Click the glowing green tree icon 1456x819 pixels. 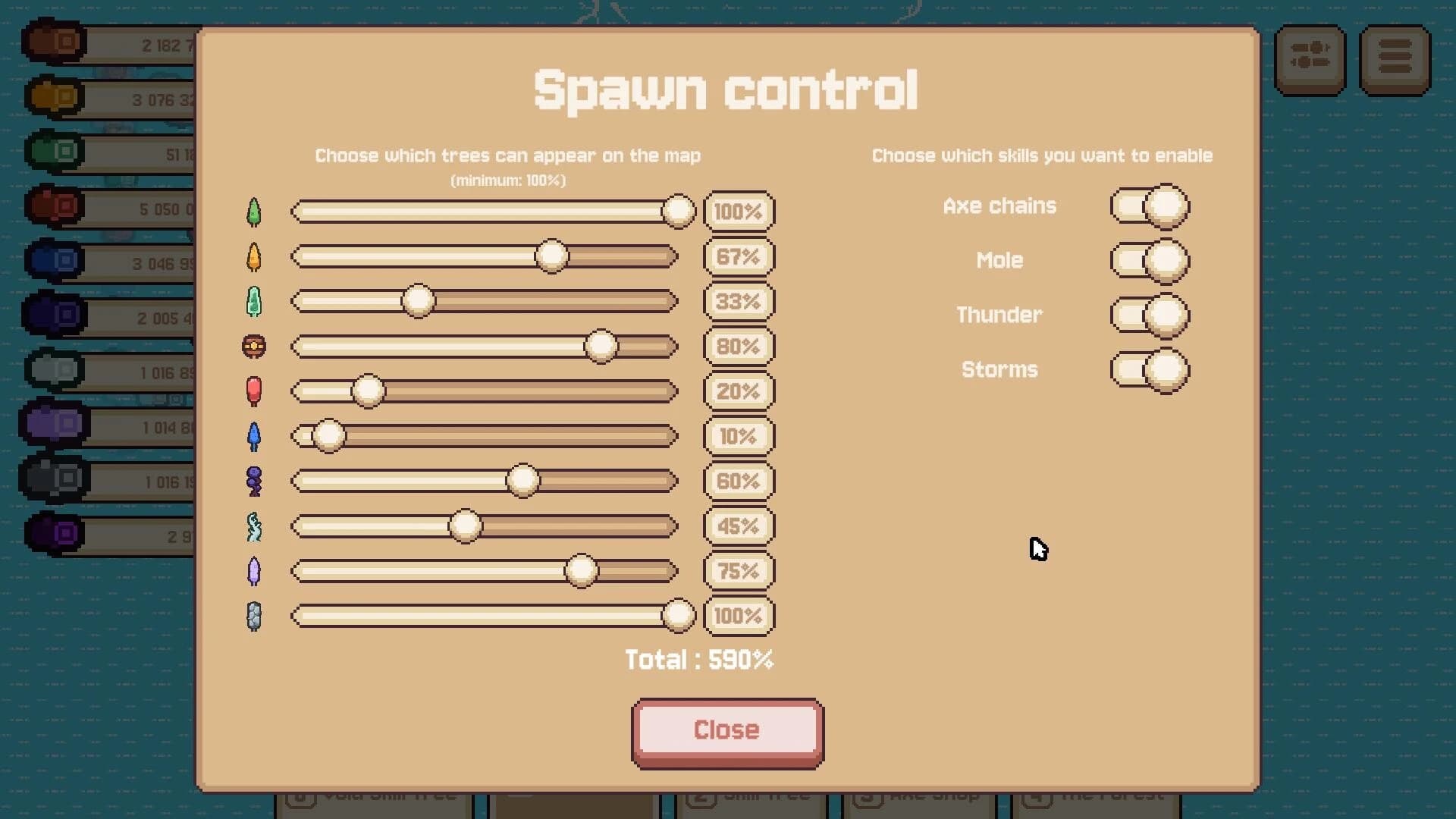254,301
